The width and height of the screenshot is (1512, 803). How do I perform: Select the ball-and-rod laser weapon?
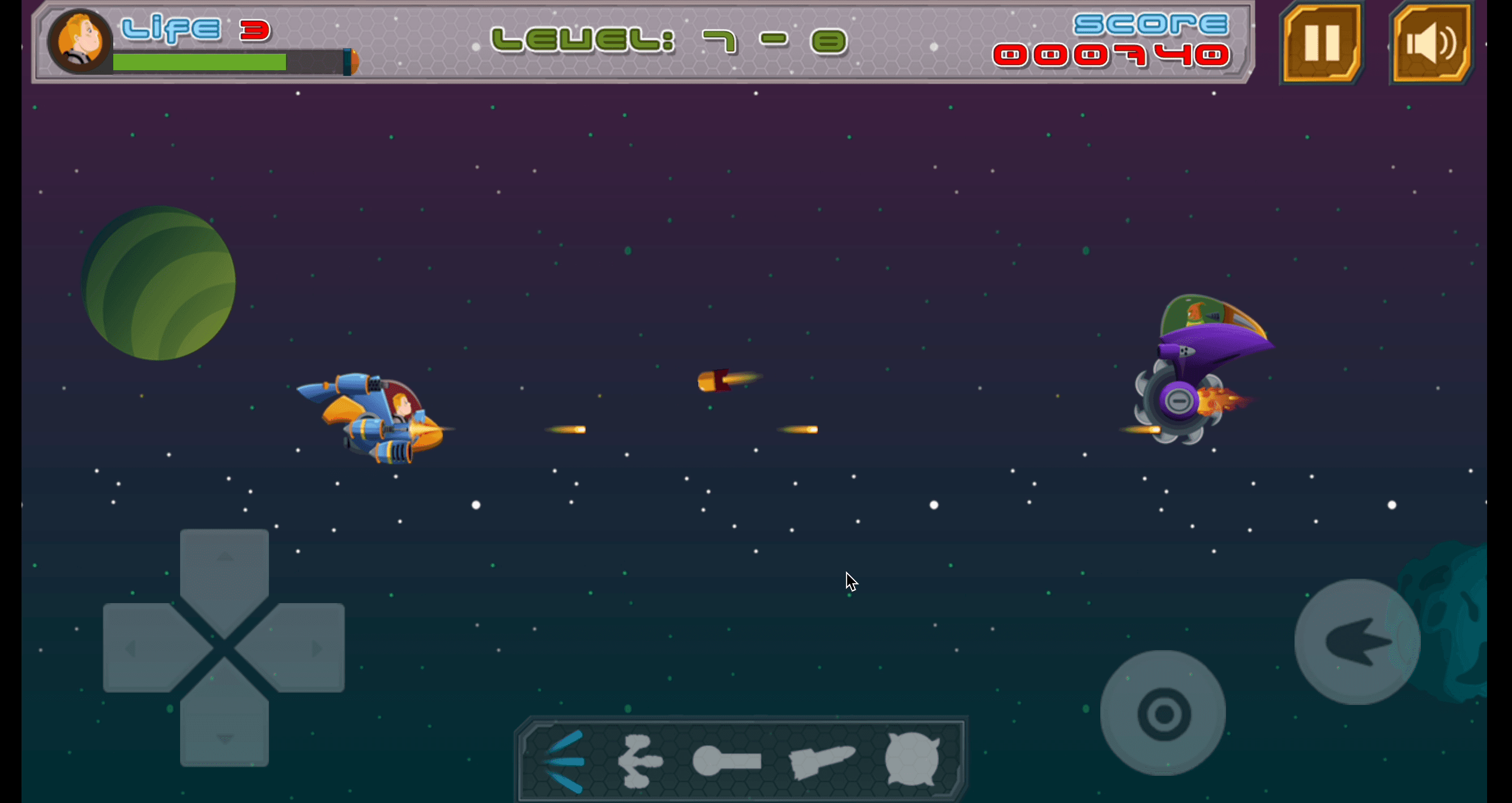(x=727, y=761)
